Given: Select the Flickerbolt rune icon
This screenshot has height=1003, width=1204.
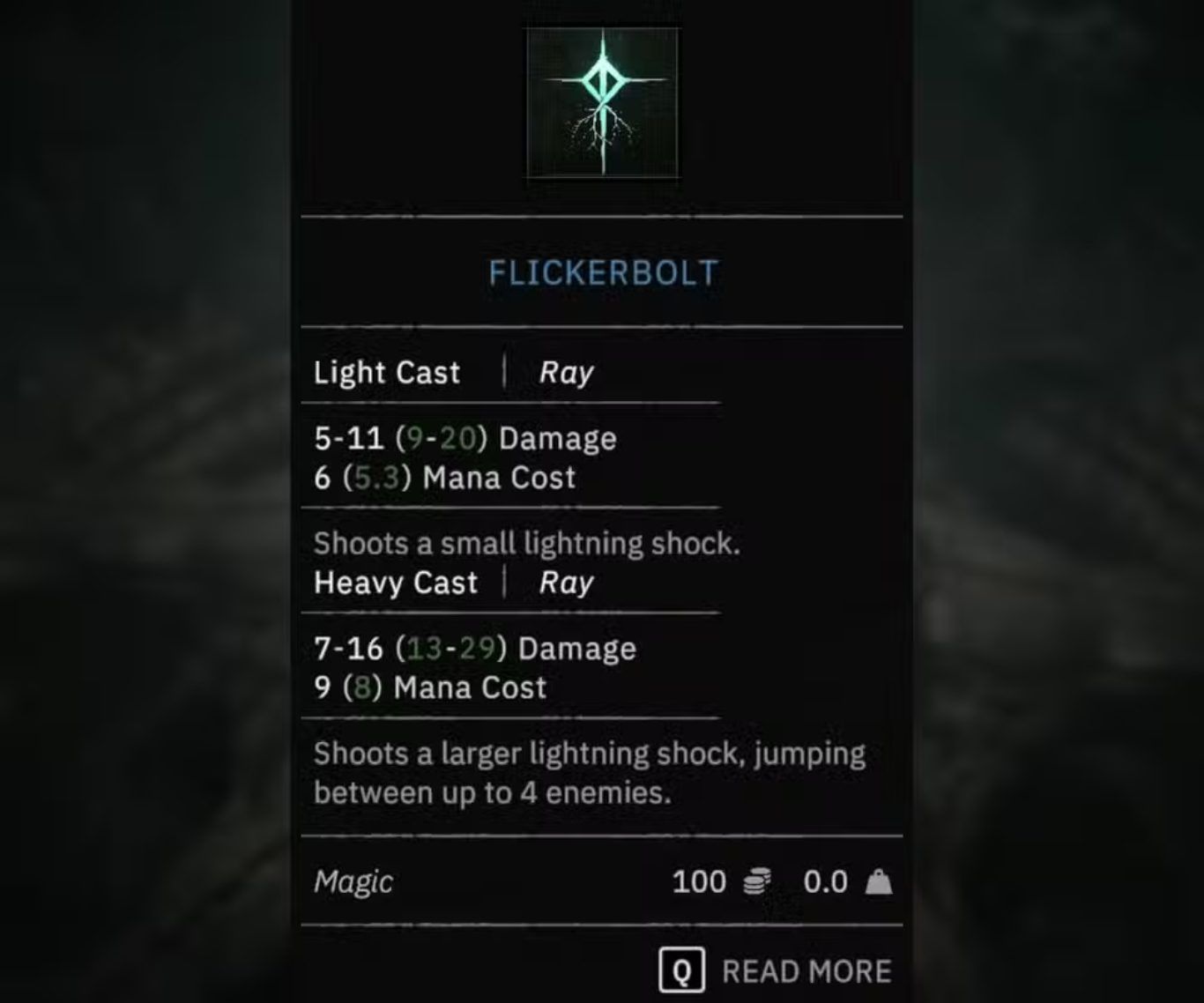Looking at the screenshot, I should 603,102.
